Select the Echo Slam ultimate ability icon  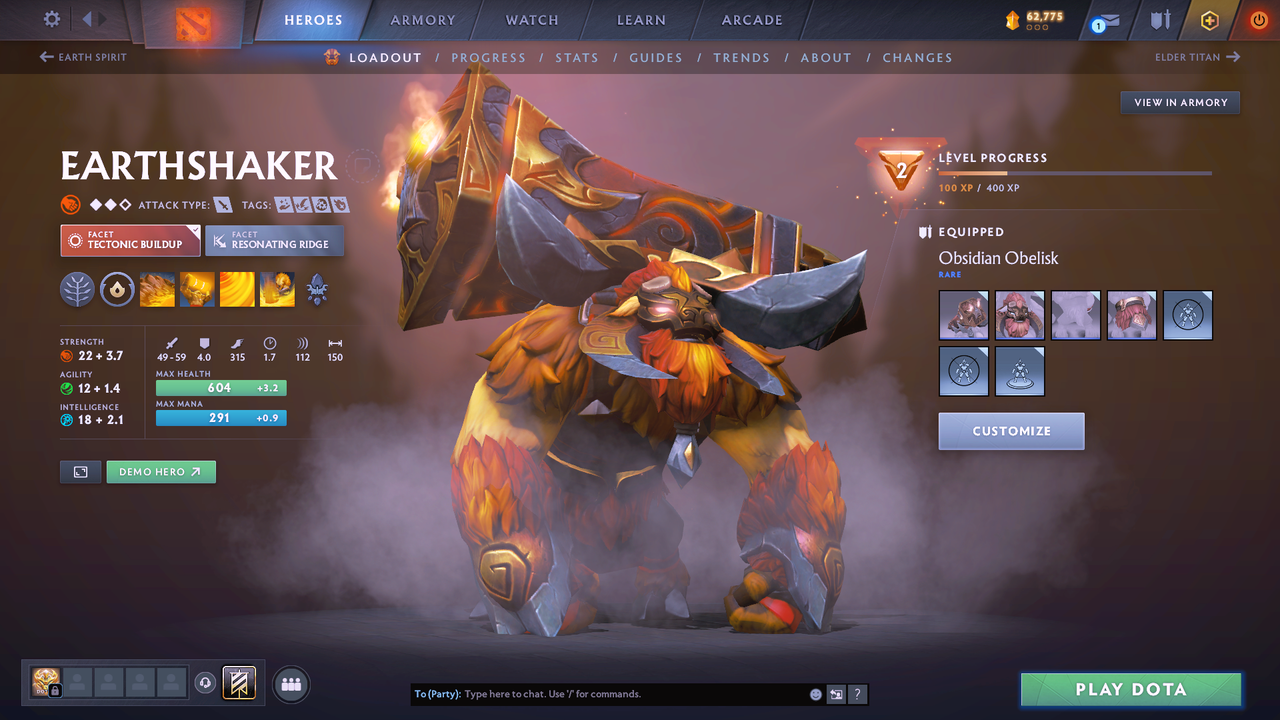point(277,290)
